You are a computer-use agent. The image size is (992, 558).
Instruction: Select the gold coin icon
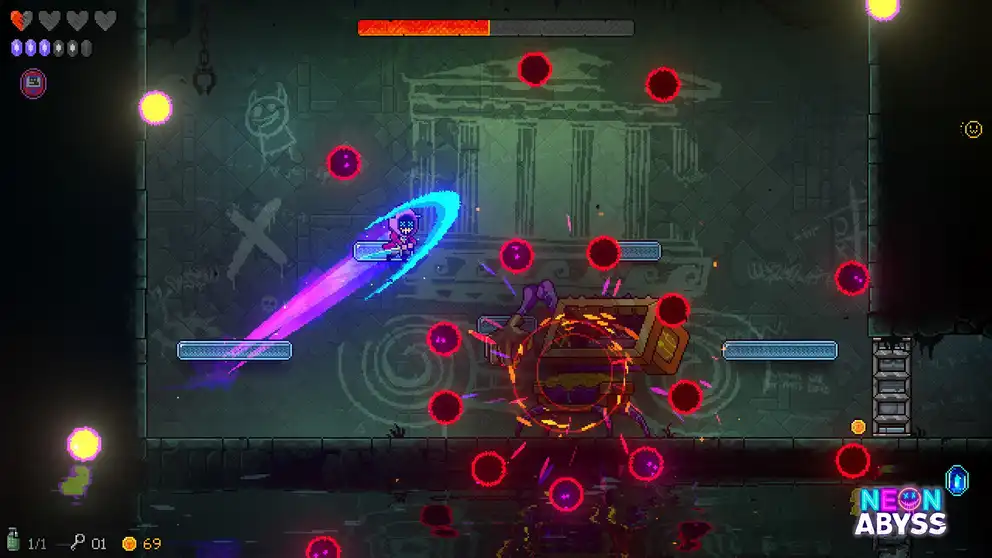point(129,544)
